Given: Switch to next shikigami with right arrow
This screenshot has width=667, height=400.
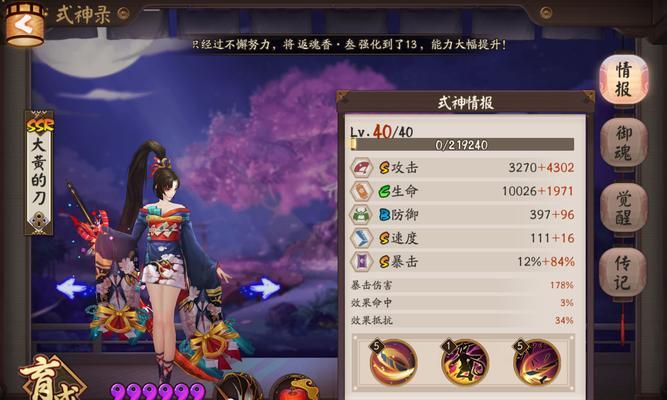Looking at the screenshot, I should click(264, 288).
